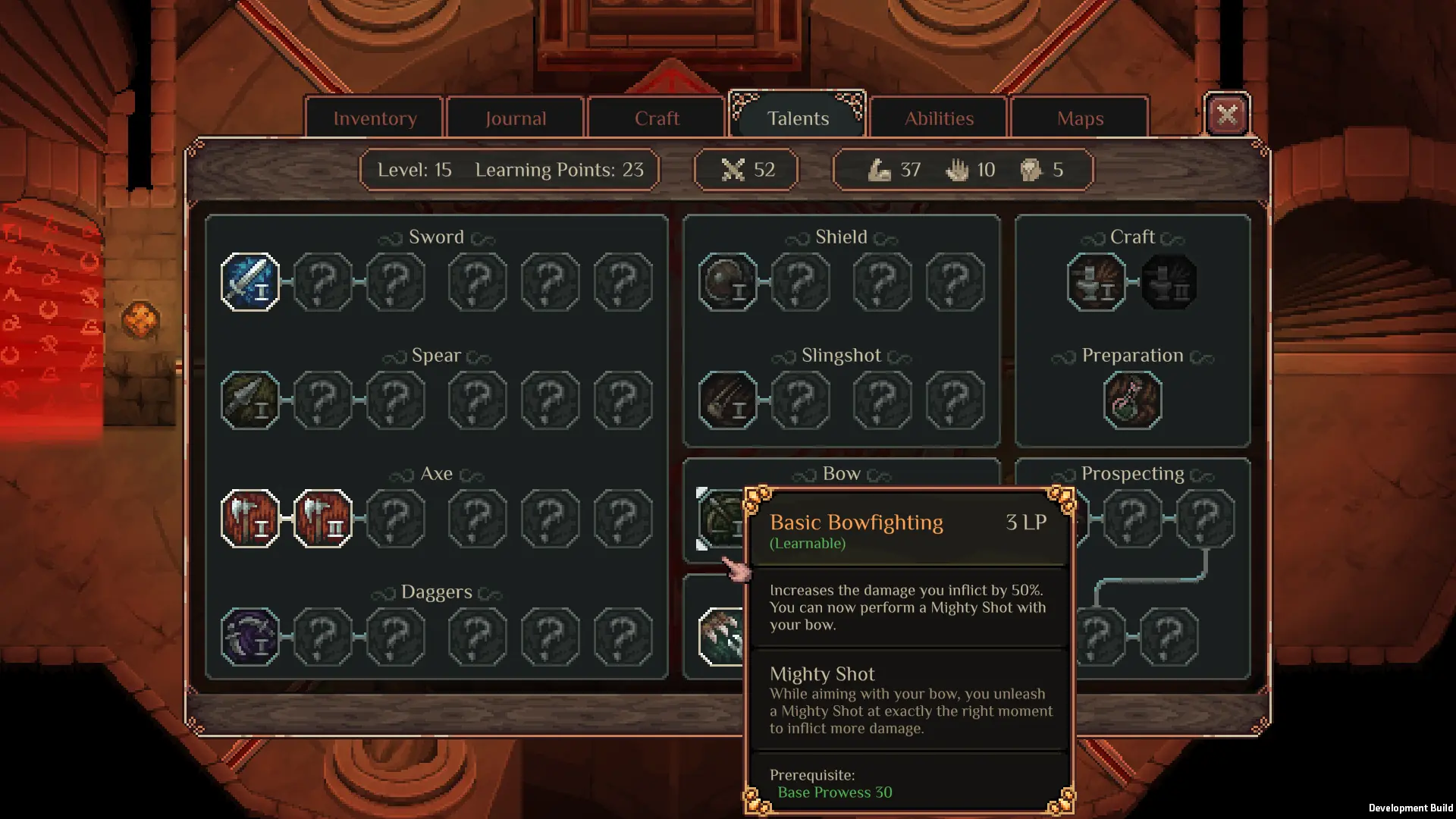1456x819 pixels.
Task: Select the Shield tier I talent
Action: tap(727, 282)
